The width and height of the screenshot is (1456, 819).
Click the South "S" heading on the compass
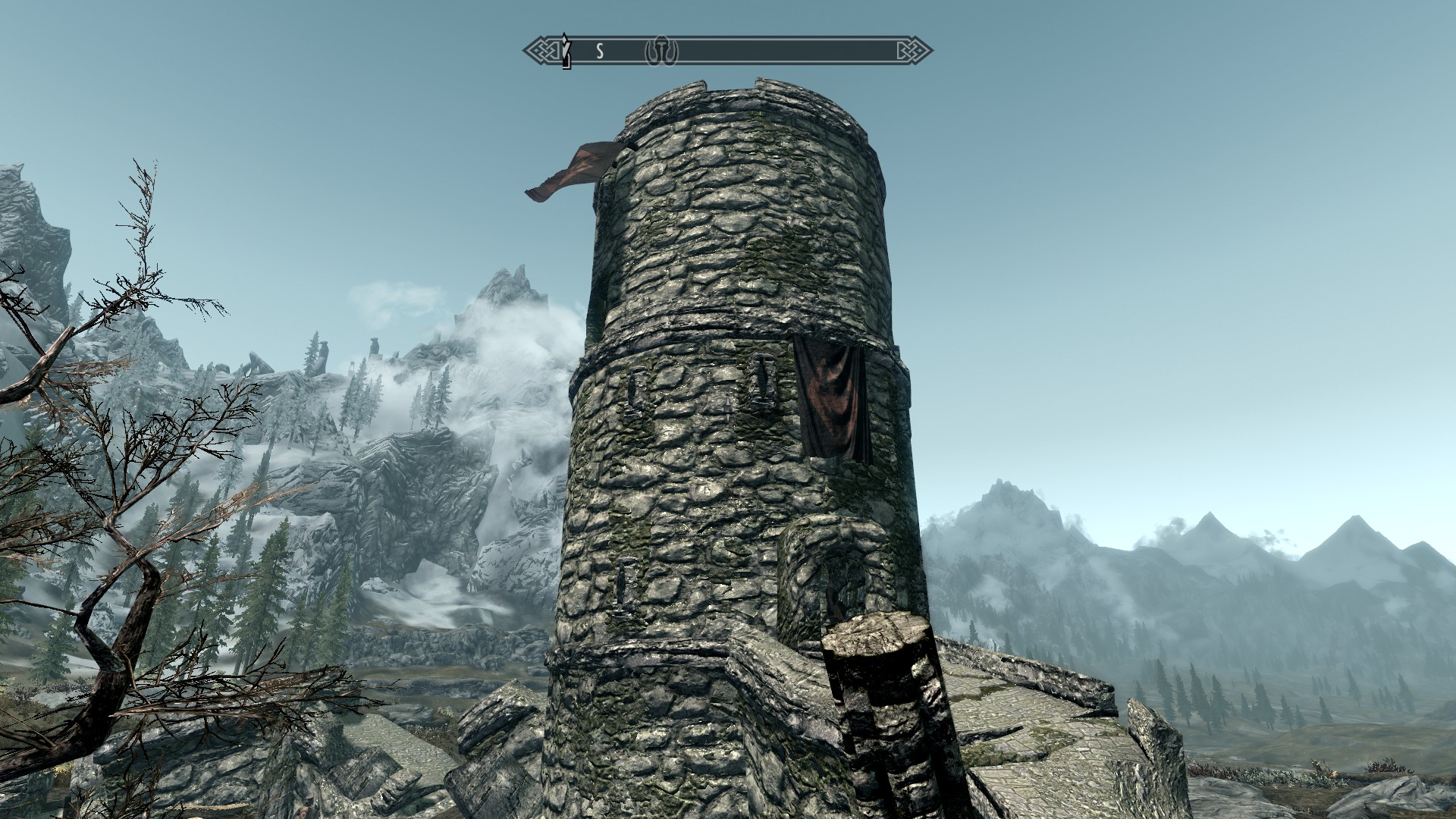[599, 52]
